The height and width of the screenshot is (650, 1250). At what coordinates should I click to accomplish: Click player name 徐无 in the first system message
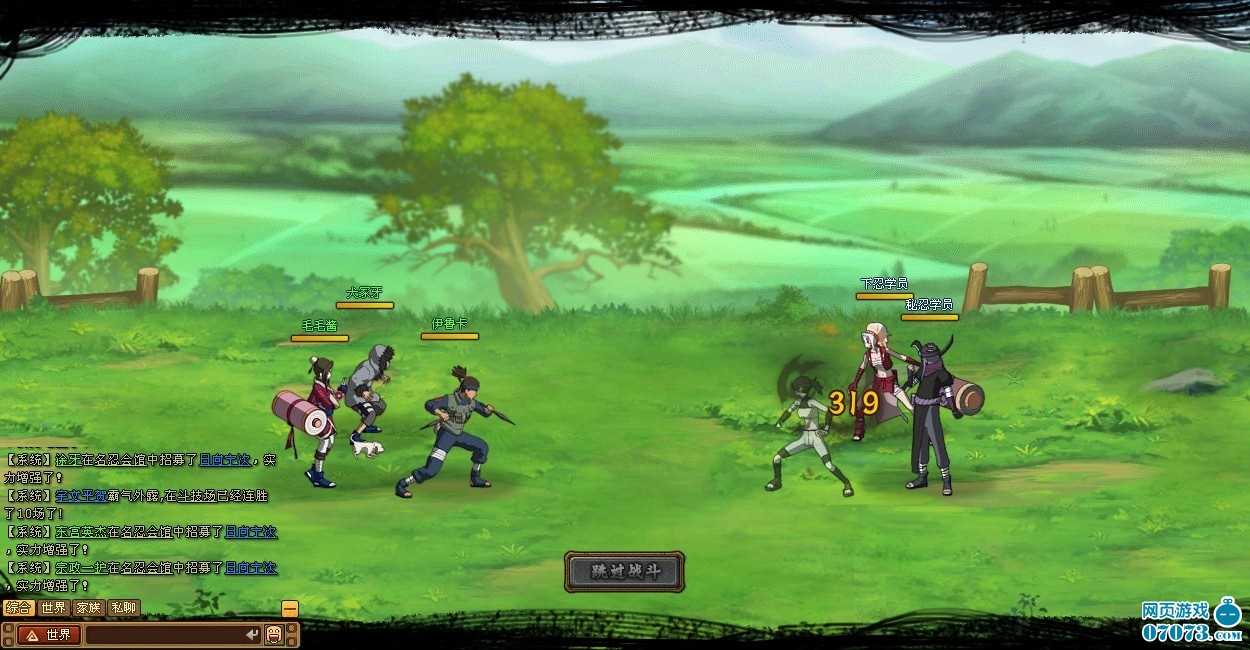(68, 460)
